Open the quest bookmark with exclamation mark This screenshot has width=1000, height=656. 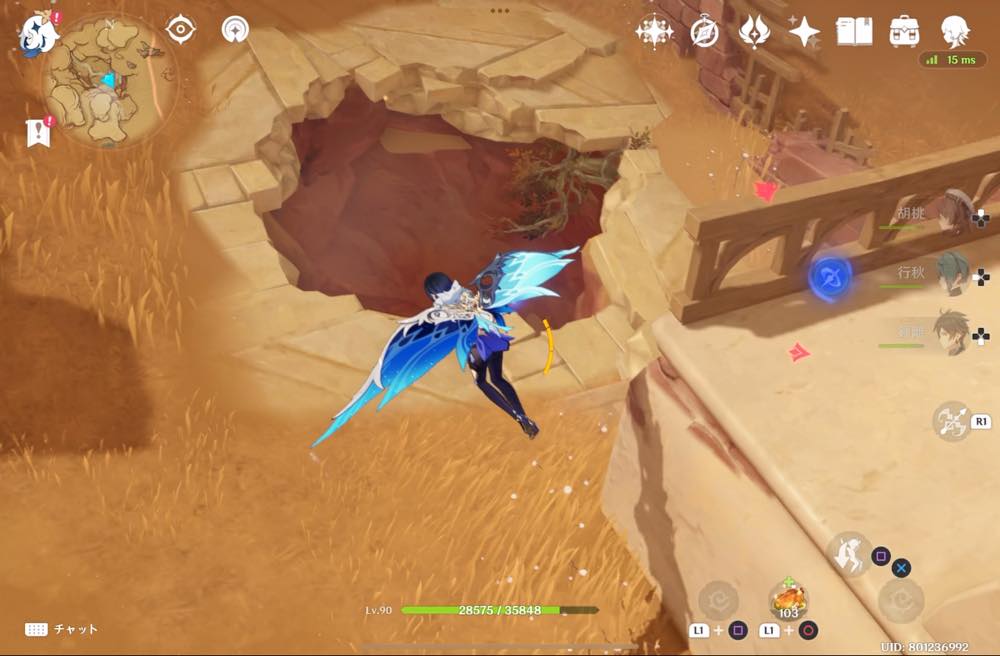[39, 132]
